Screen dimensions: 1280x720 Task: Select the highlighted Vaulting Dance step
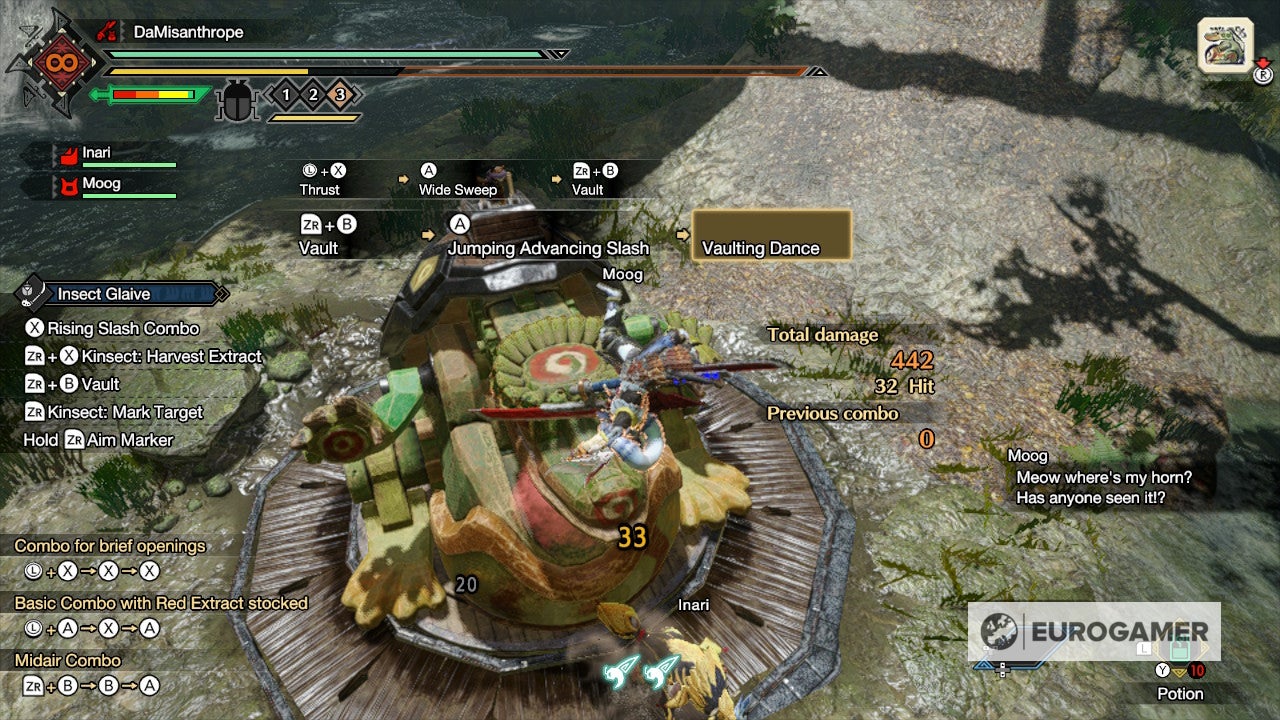point(771,236)
